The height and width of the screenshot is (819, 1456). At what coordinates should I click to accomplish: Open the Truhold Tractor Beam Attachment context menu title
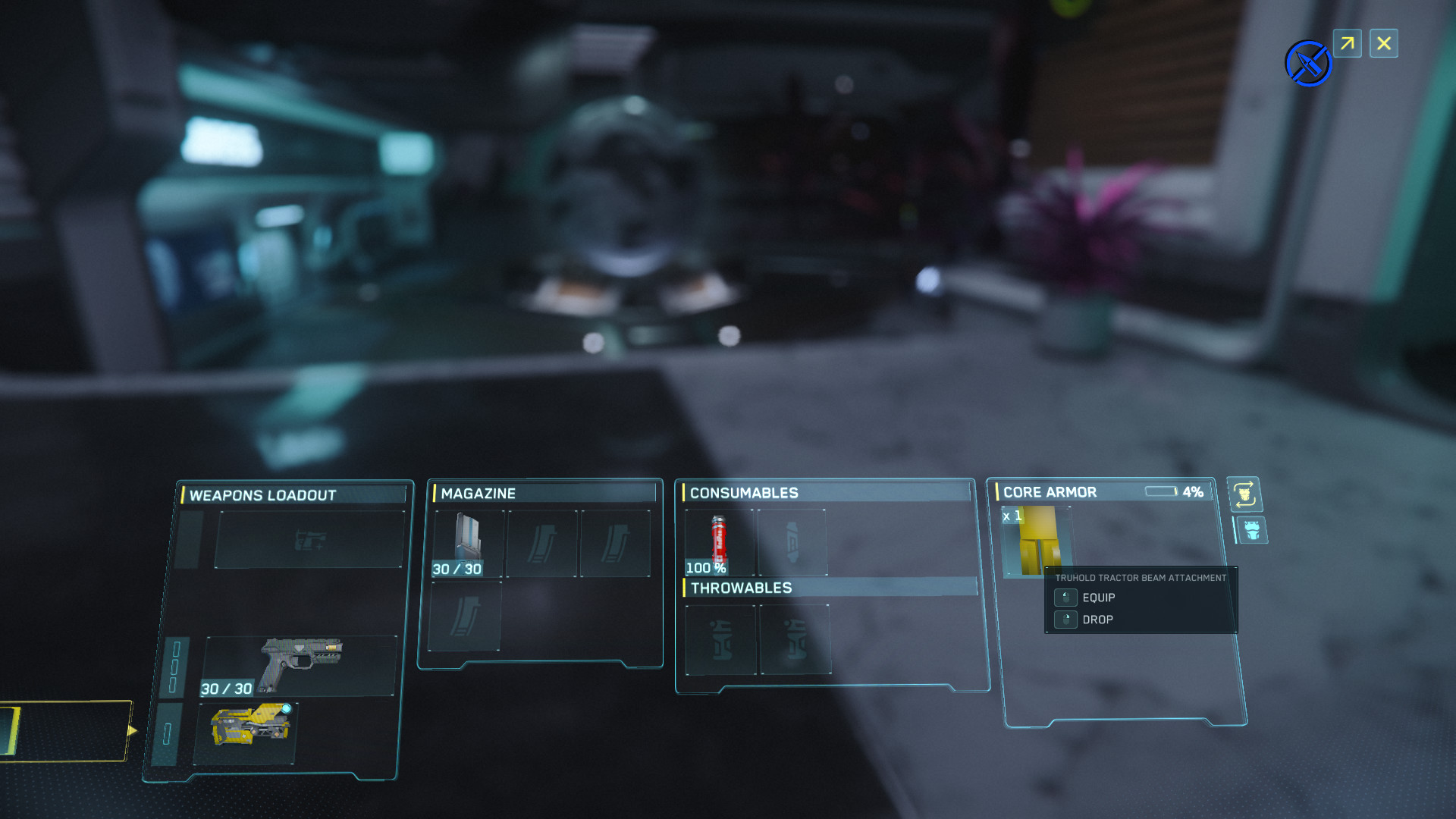[x=1140, y=577]
